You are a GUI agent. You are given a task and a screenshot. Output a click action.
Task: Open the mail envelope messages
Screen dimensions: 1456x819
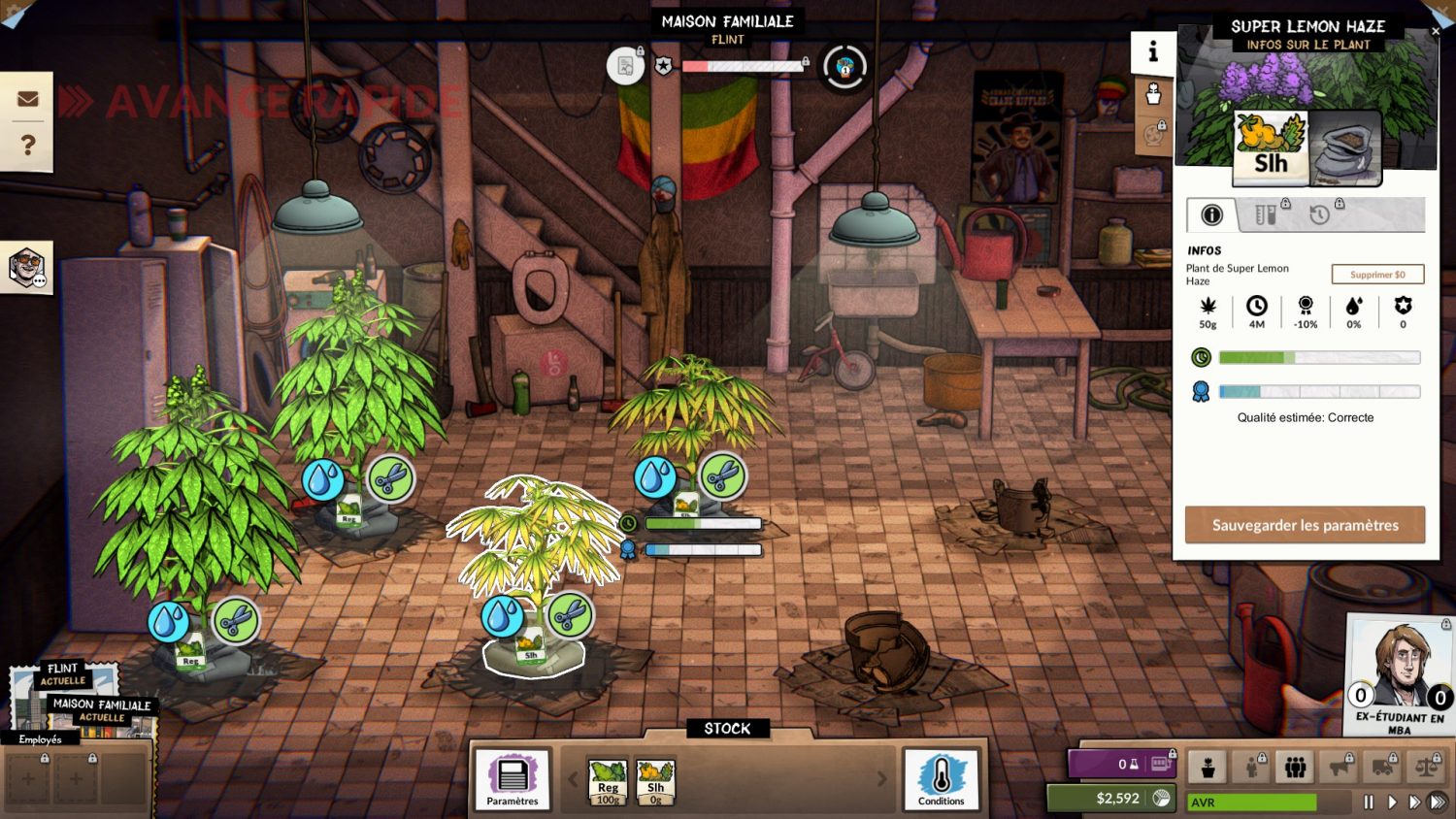[x=27, y=99]
